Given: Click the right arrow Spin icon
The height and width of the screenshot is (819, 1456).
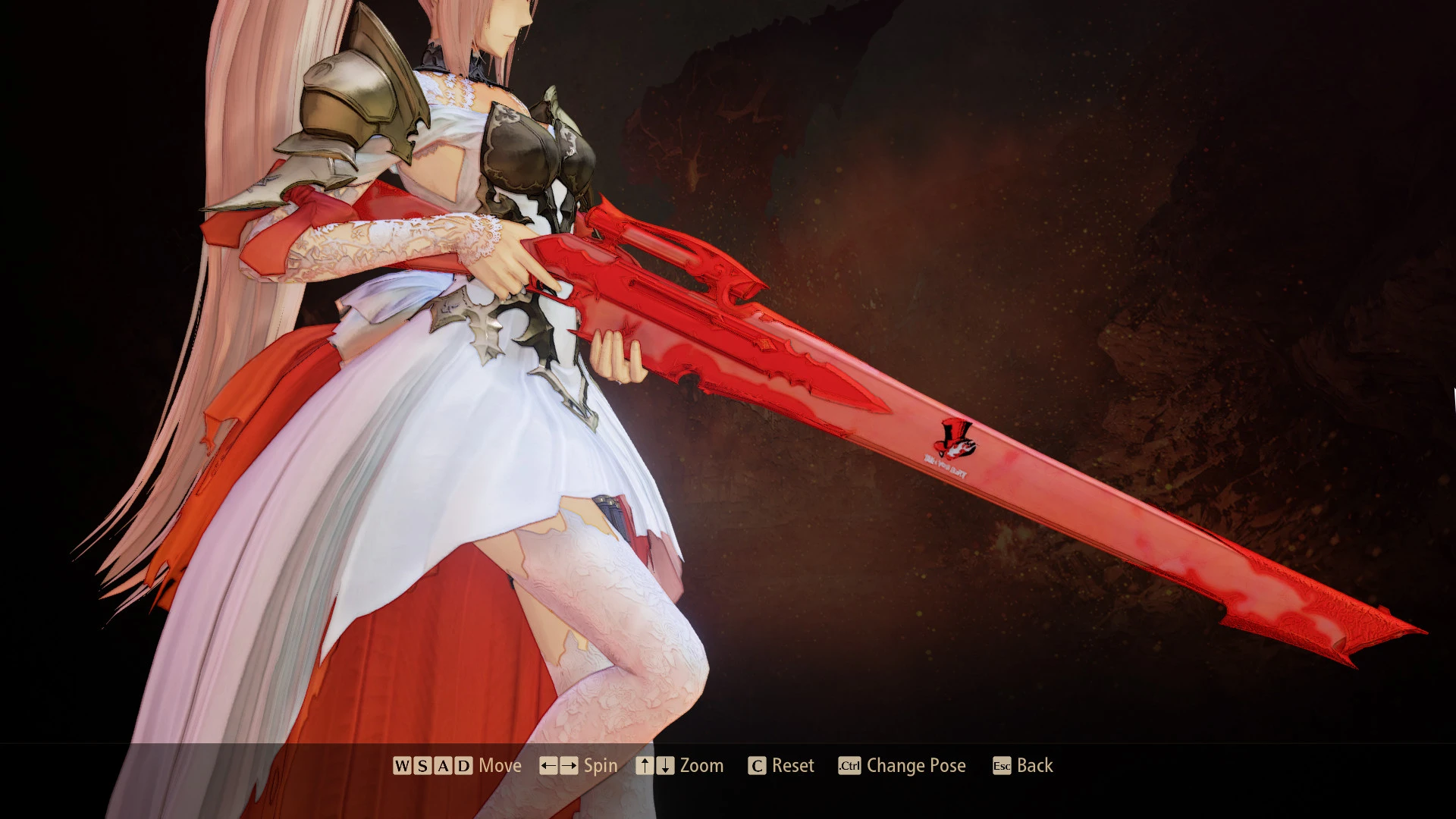Looking at the screenshot, I should [x=570, y=766].
